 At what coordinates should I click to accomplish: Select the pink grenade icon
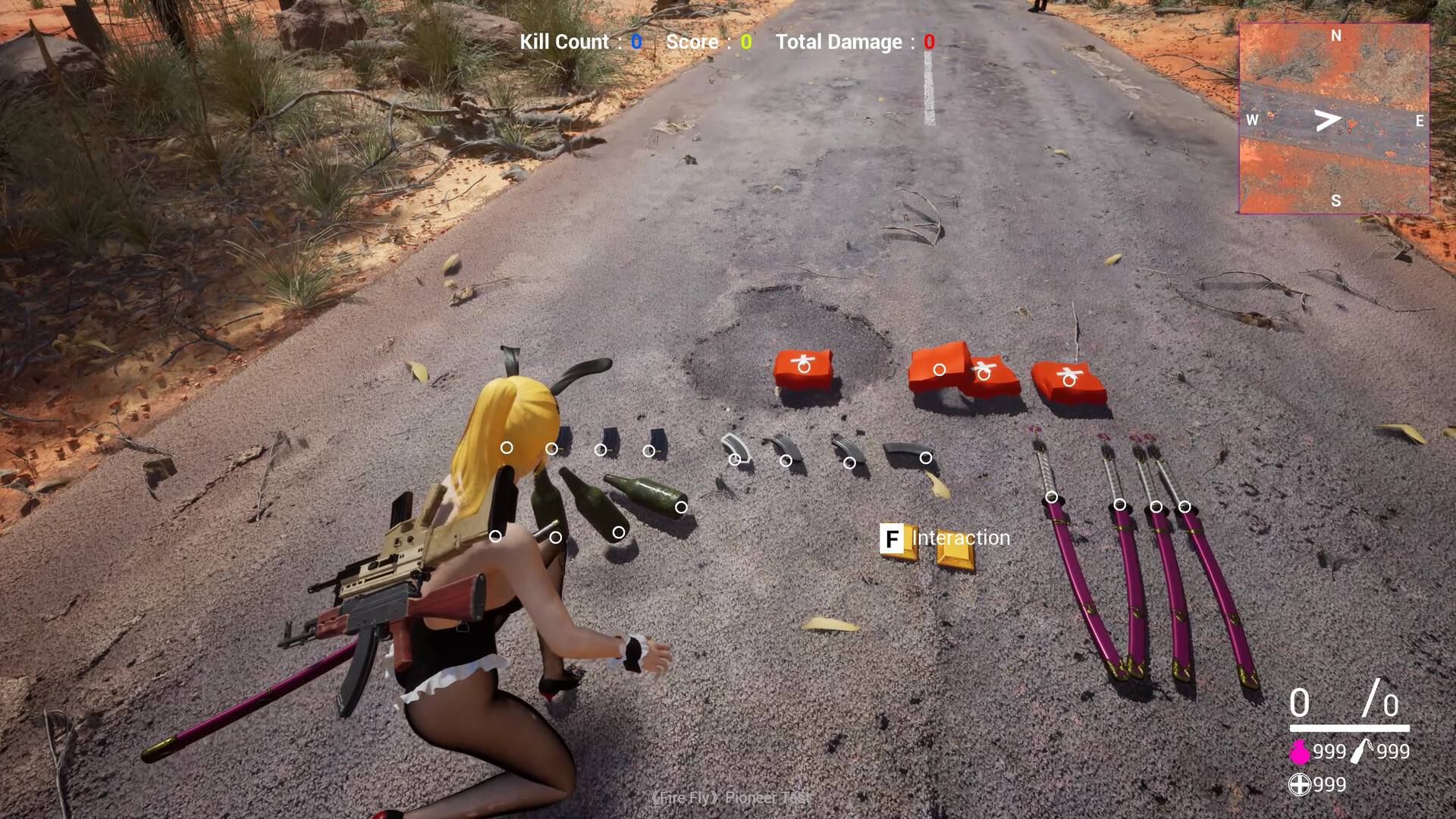1300,752
